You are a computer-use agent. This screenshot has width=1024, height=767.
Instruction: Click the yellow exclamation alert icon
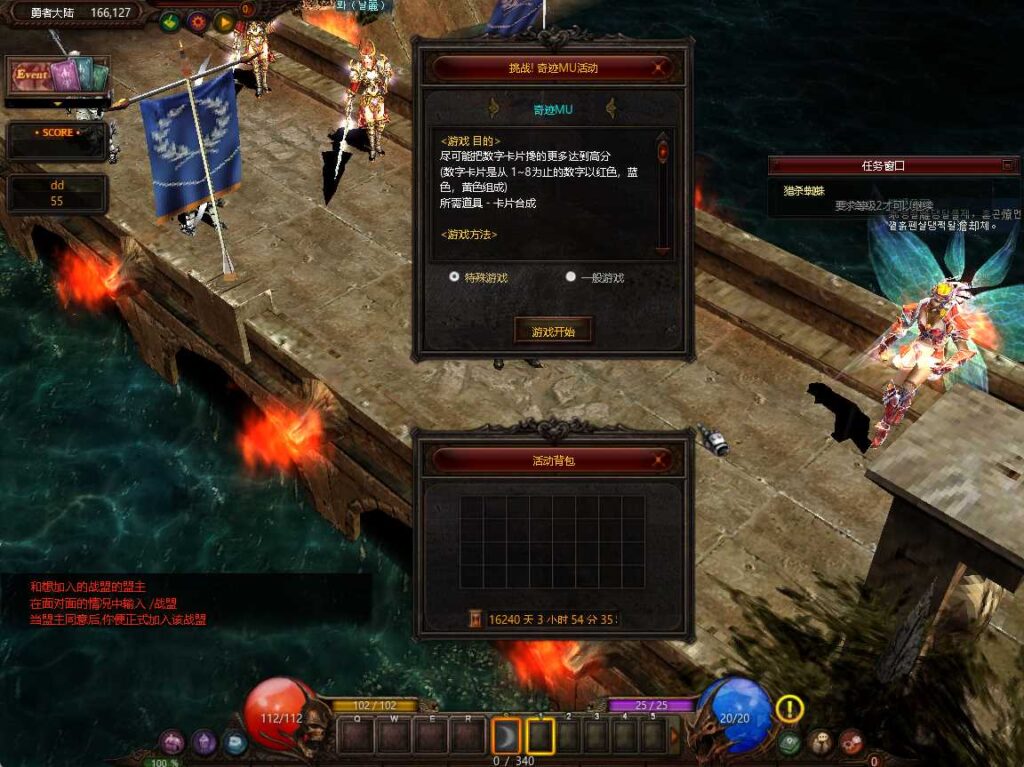pos(790,709)
